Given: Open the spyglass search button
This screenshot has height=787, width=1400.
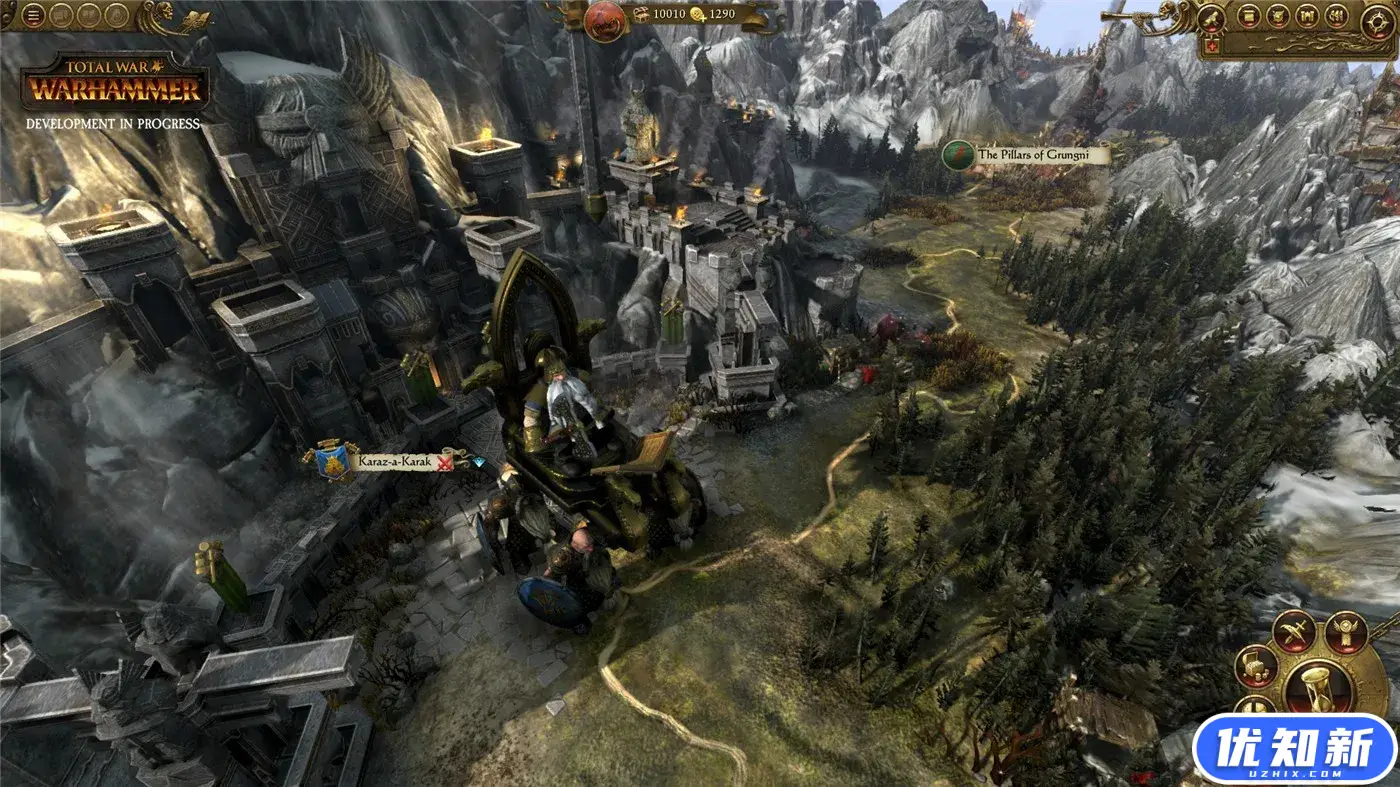Looking at the screenshot, I should pyautogui.click(x=1211, y=17).
